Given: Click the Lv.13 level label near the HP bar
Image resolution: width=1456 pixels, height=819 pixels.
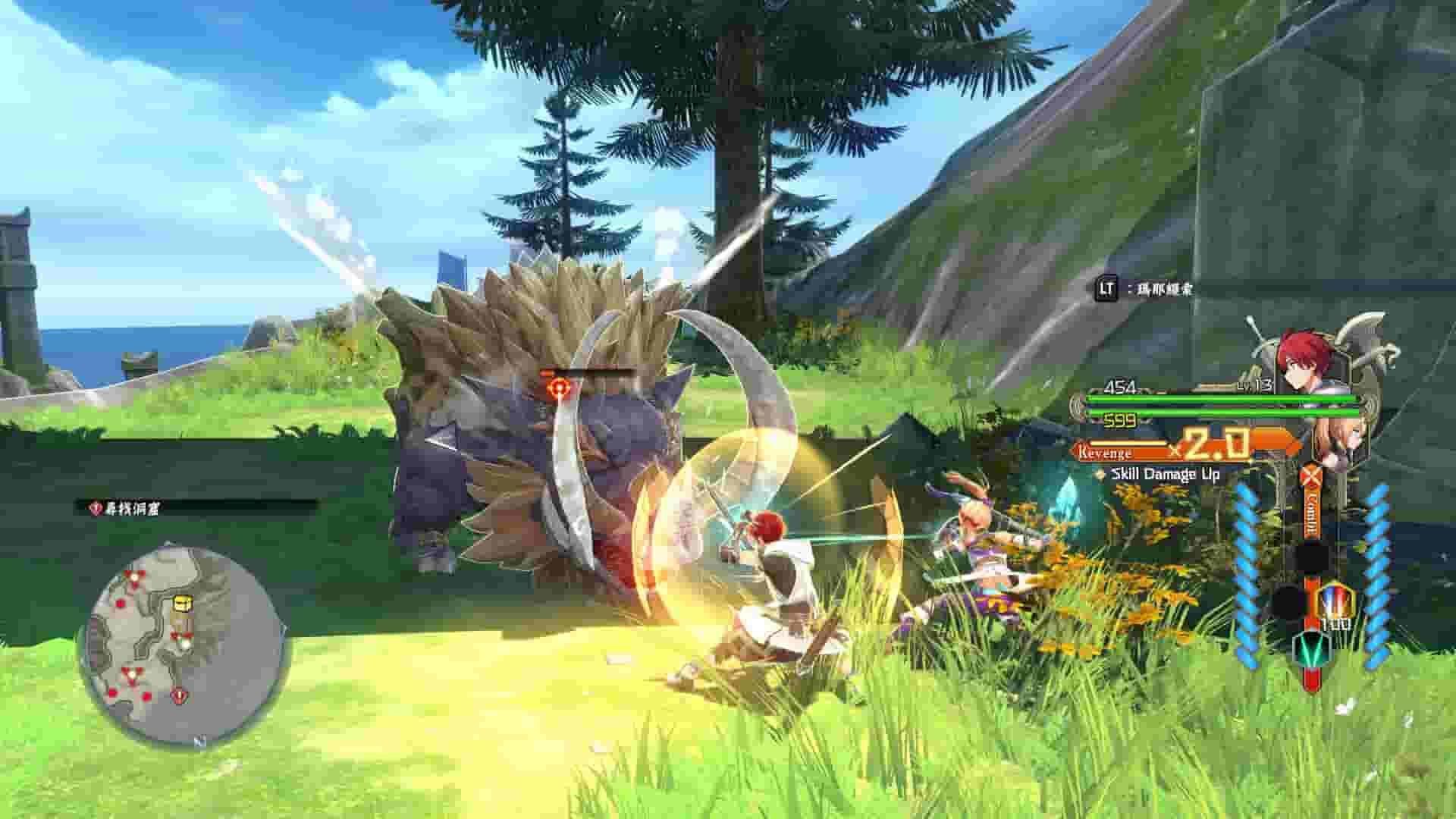Looking at the screenshot, I should click(x=1254, y=386).
